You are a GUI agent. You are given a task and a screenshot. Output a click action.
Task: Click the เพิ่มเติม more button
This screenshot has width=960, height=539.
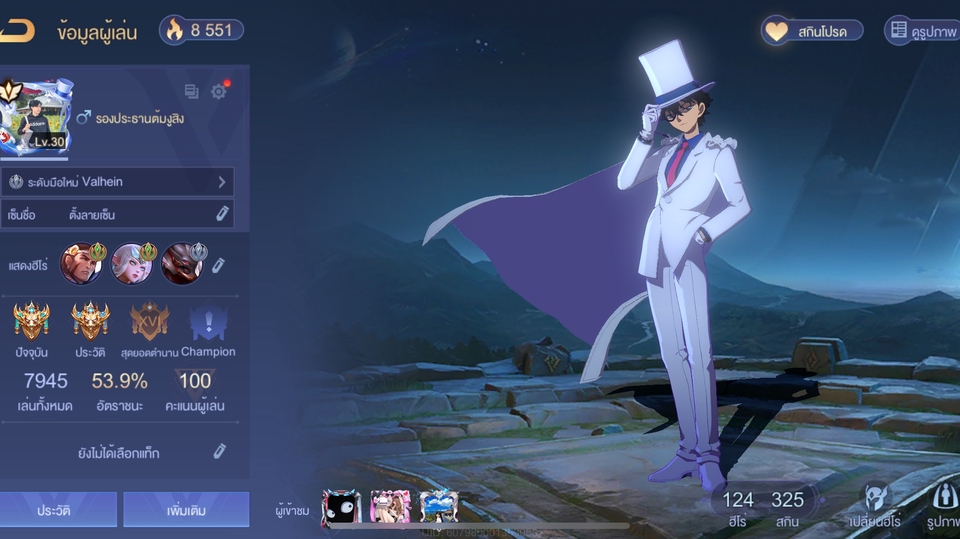(x=186, y=510)
